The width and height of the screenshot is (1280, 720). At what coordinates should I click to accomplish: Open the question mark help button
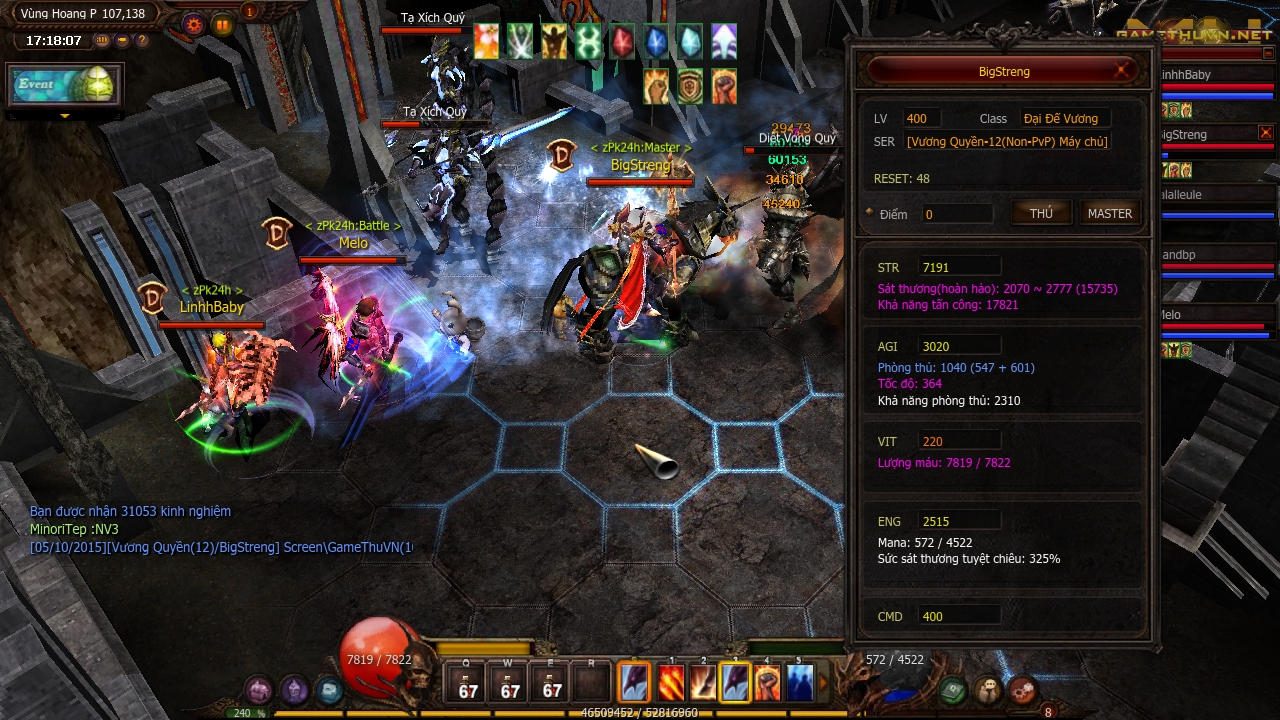pyautogui.click(x=142, y=41)
